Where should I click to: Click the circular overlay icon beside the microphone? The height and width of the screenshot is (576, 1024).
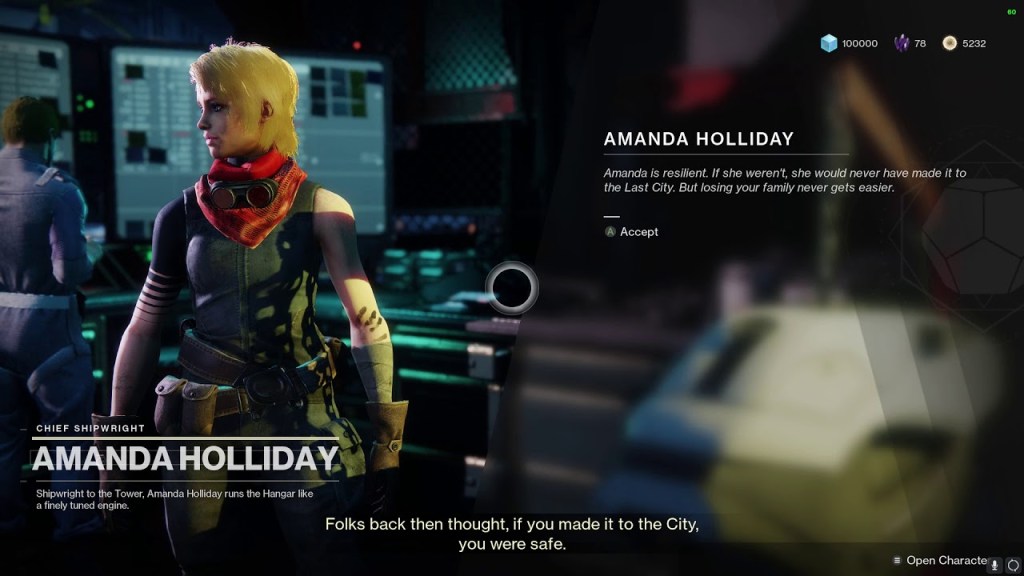[x=1013, y=563]
